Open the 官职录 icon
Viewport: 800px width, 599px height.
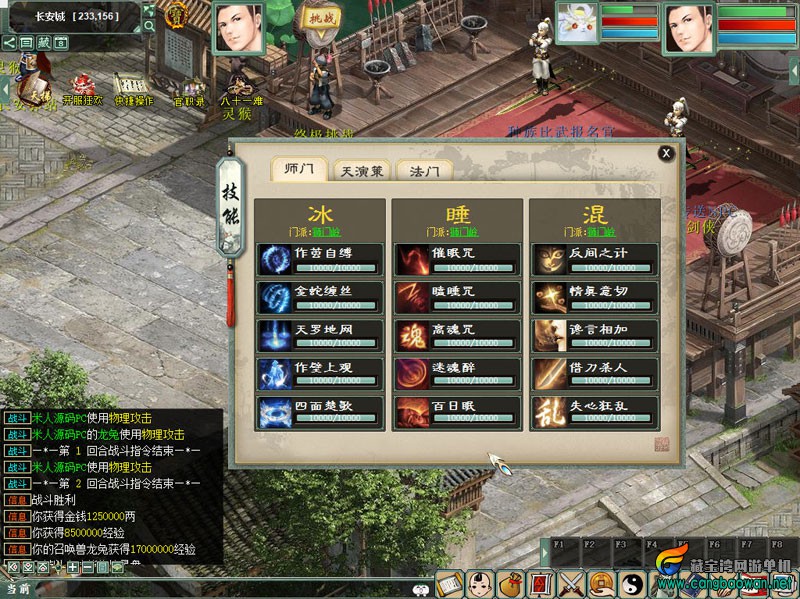pos(189,87)
